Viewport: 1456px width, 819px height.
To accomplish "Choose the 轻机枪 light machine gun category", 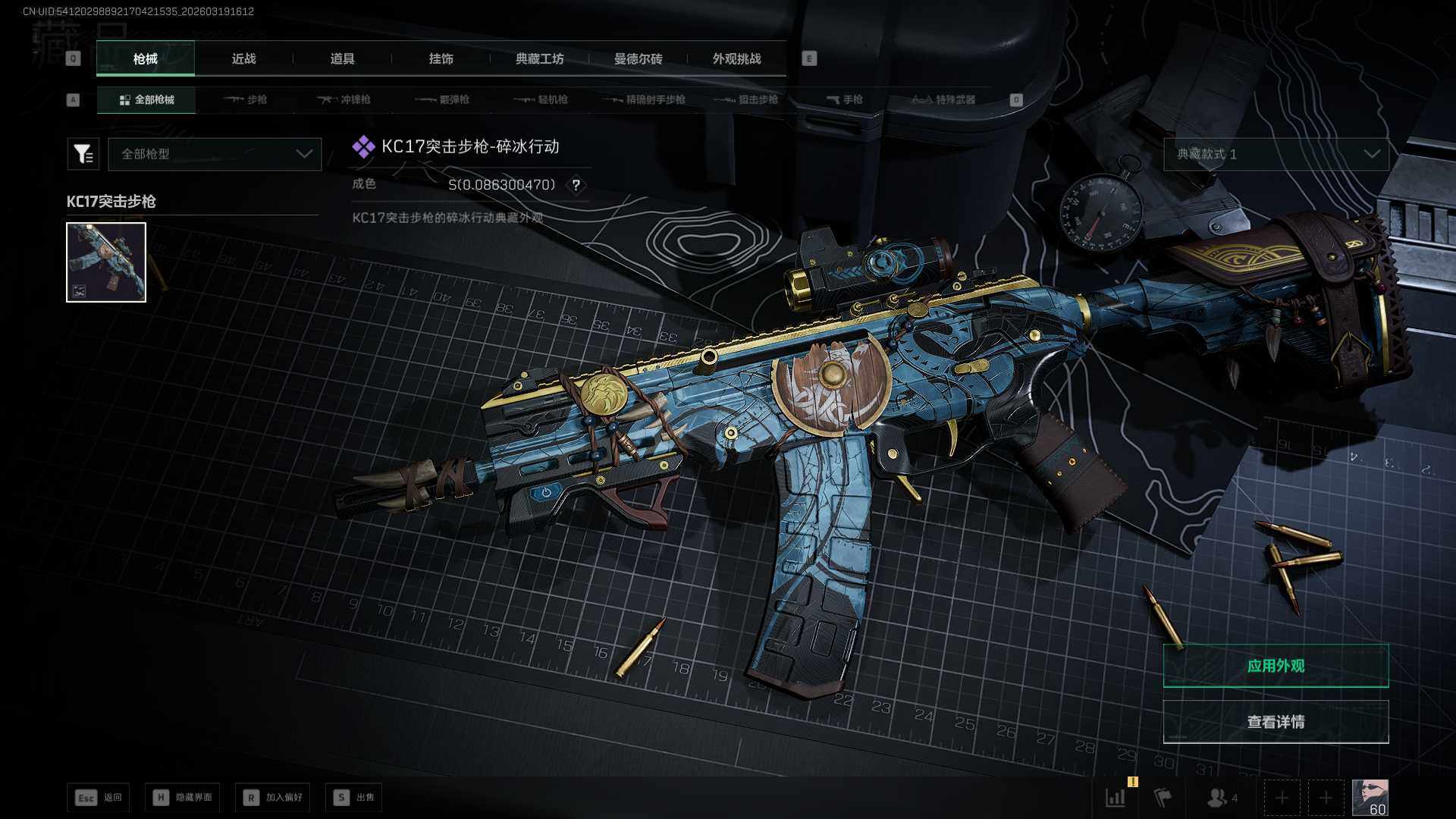I will pos(541,100).
